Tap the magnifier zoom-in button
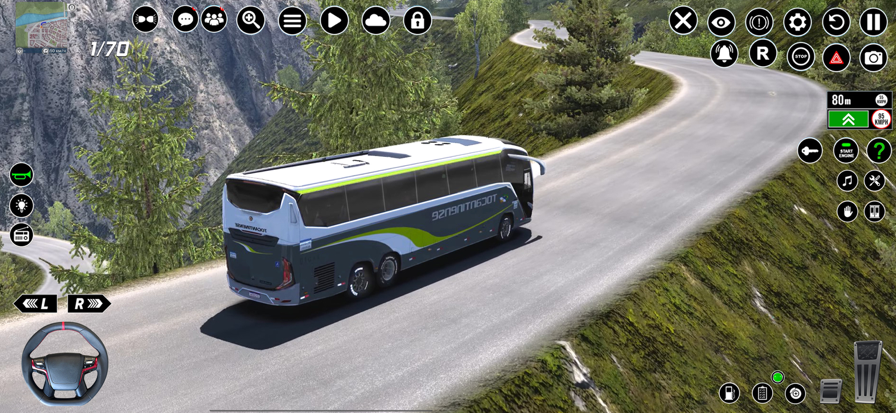This screenshot has height=413, width=896. pyautogui.click(x=251, y=20)
